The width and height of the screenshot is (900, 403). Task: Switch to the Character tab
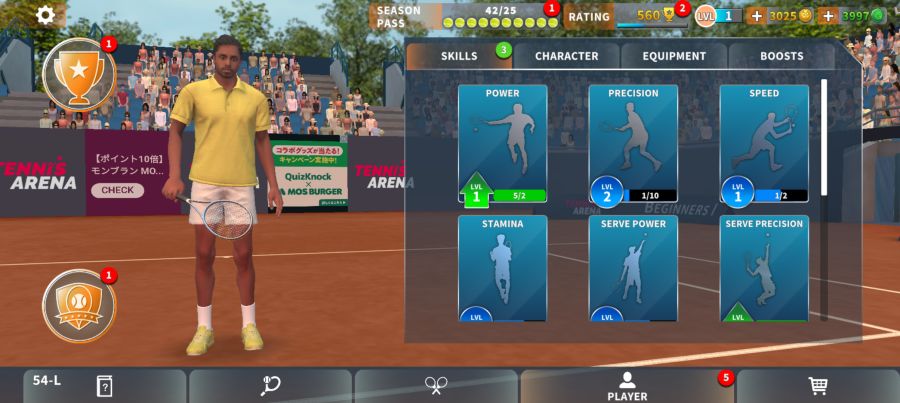point(566,56)
